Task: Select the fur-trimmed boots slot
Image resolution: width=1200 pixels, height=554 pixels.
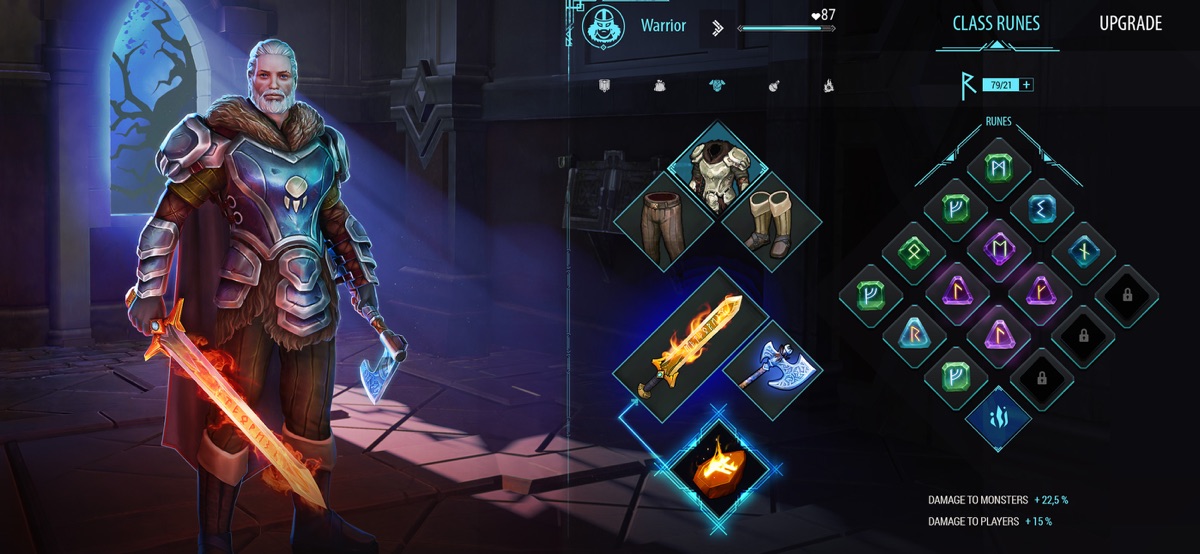Action: point(770,222)
